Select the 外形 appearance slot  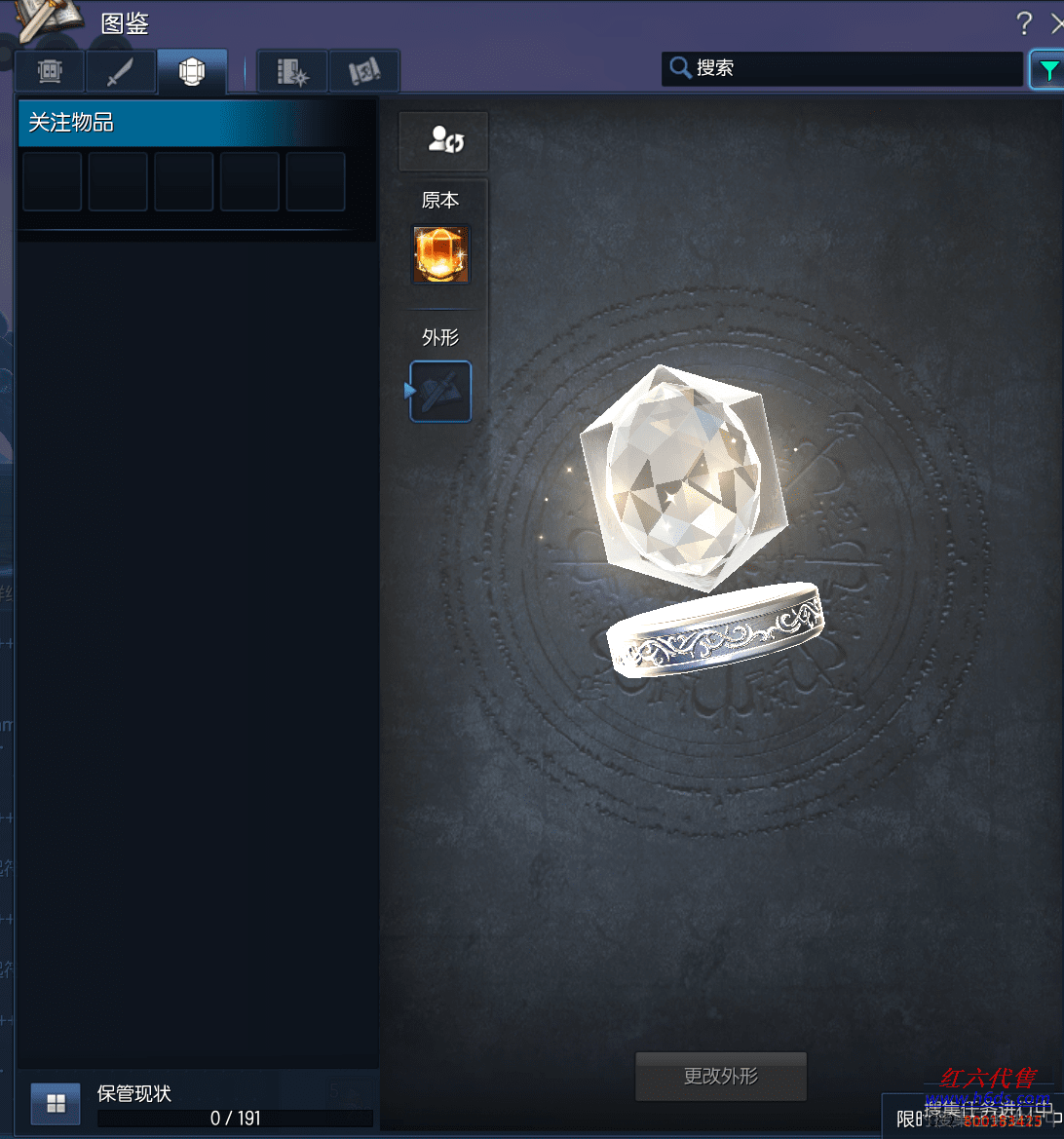click(x=441, y=392)
